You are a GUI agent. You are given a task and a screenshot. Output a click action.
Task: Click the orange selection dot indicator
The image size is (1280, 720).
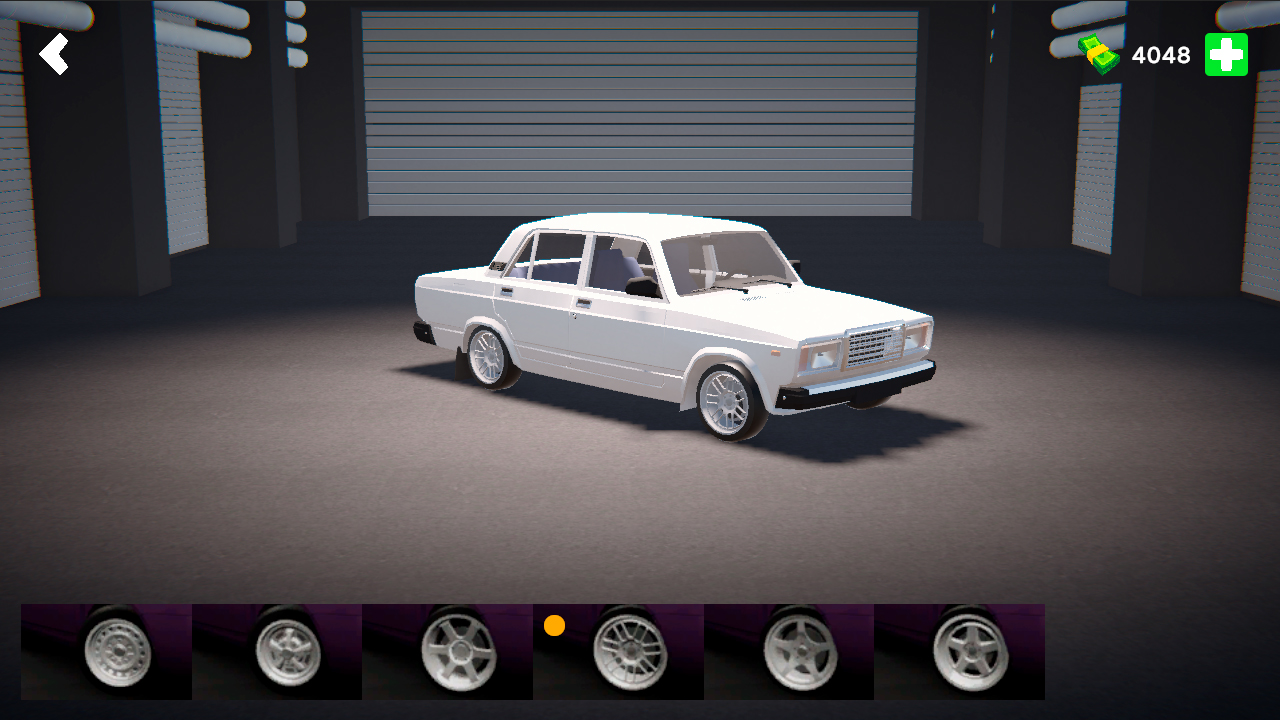pos(553,627)
